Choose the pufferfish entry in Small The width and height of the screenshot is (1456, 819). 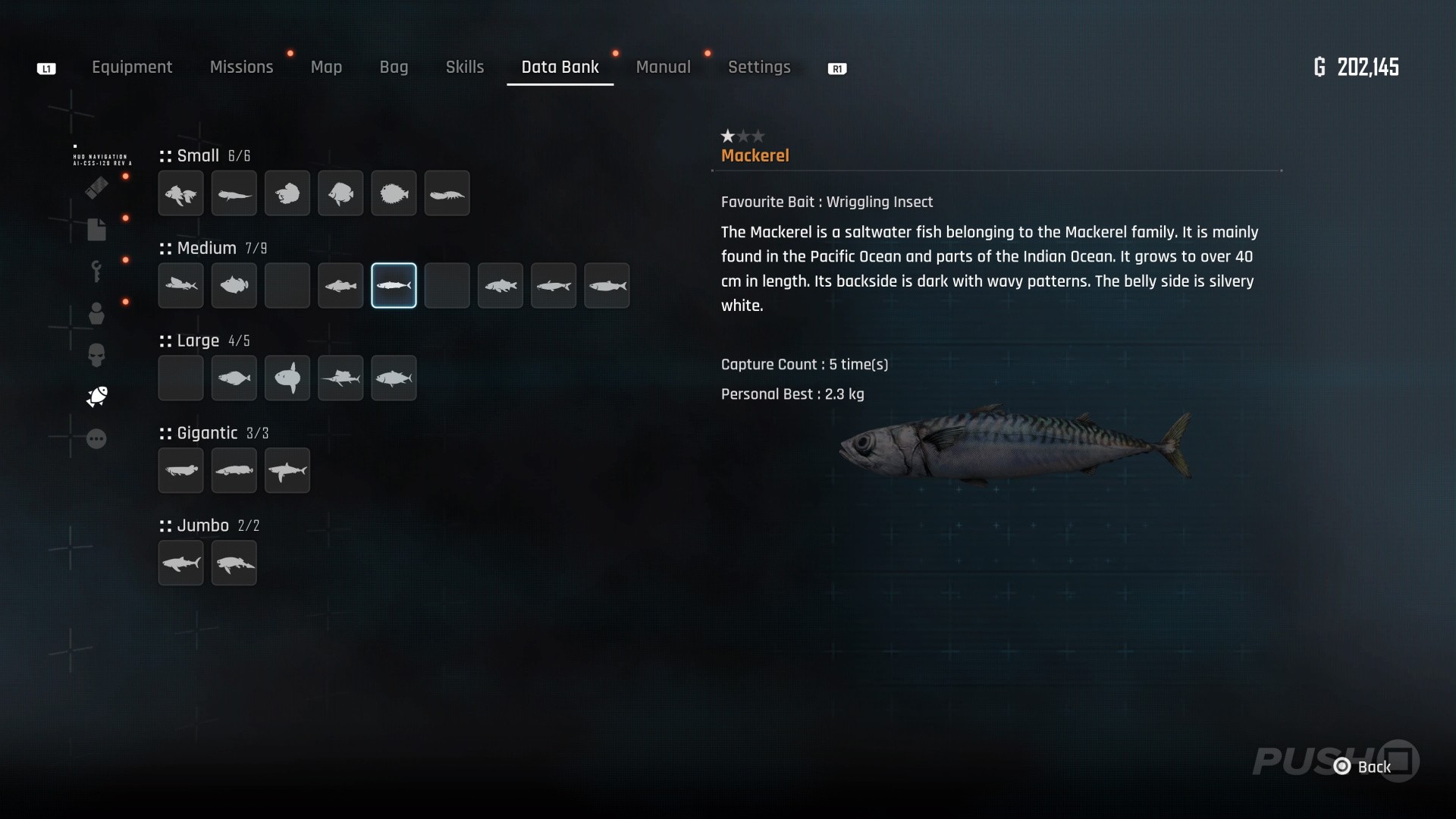tap(394, 194)
